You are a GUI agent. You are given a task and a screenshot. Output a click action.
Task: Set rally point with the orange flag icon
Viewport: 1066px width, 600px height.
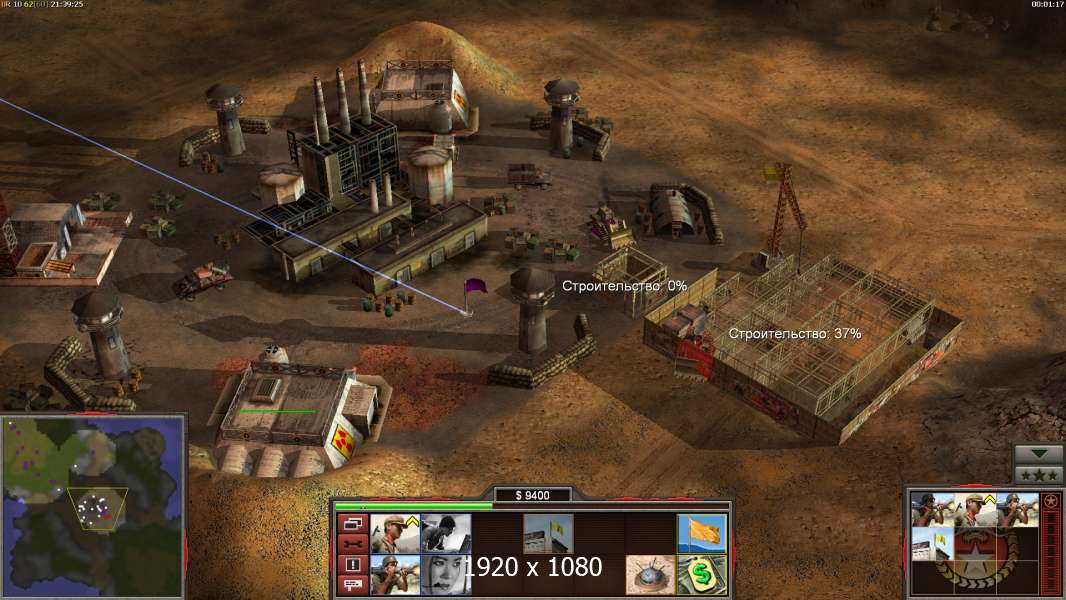coord(702,533)
